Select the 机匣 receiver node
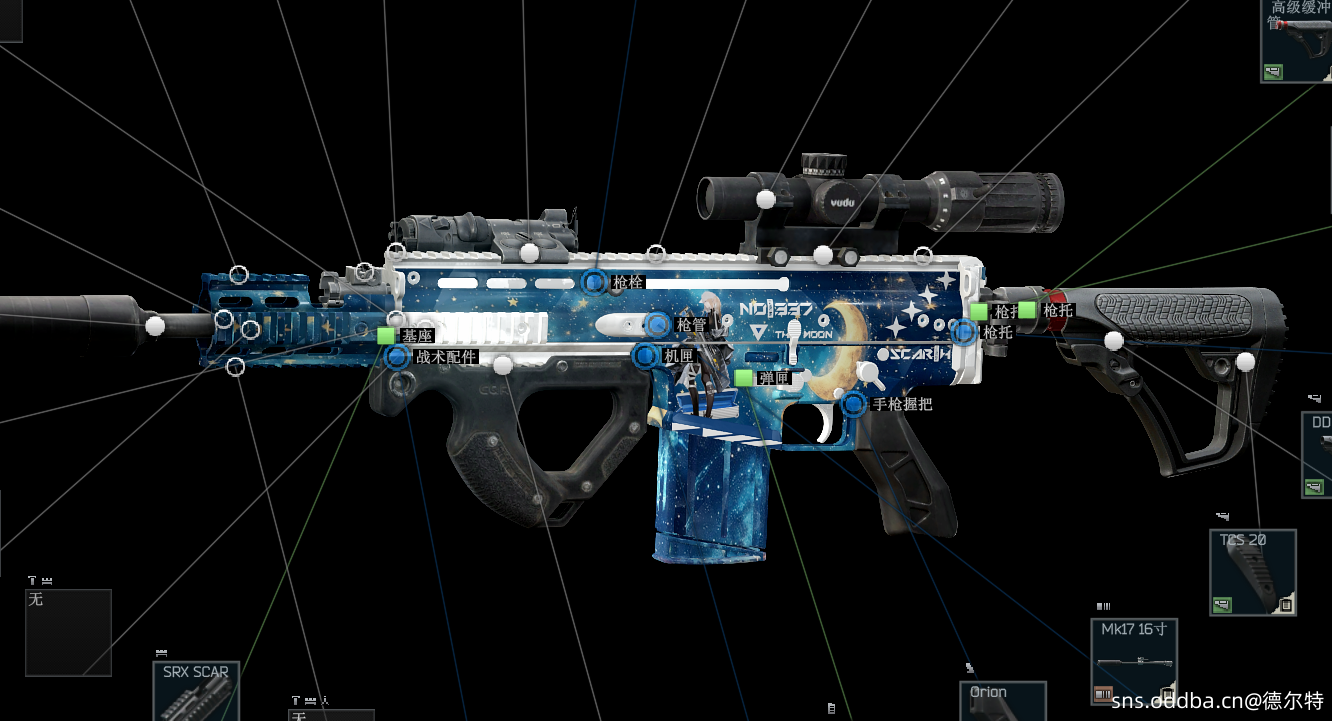This screenshot has width=1332, height=721. coord(645,355)
